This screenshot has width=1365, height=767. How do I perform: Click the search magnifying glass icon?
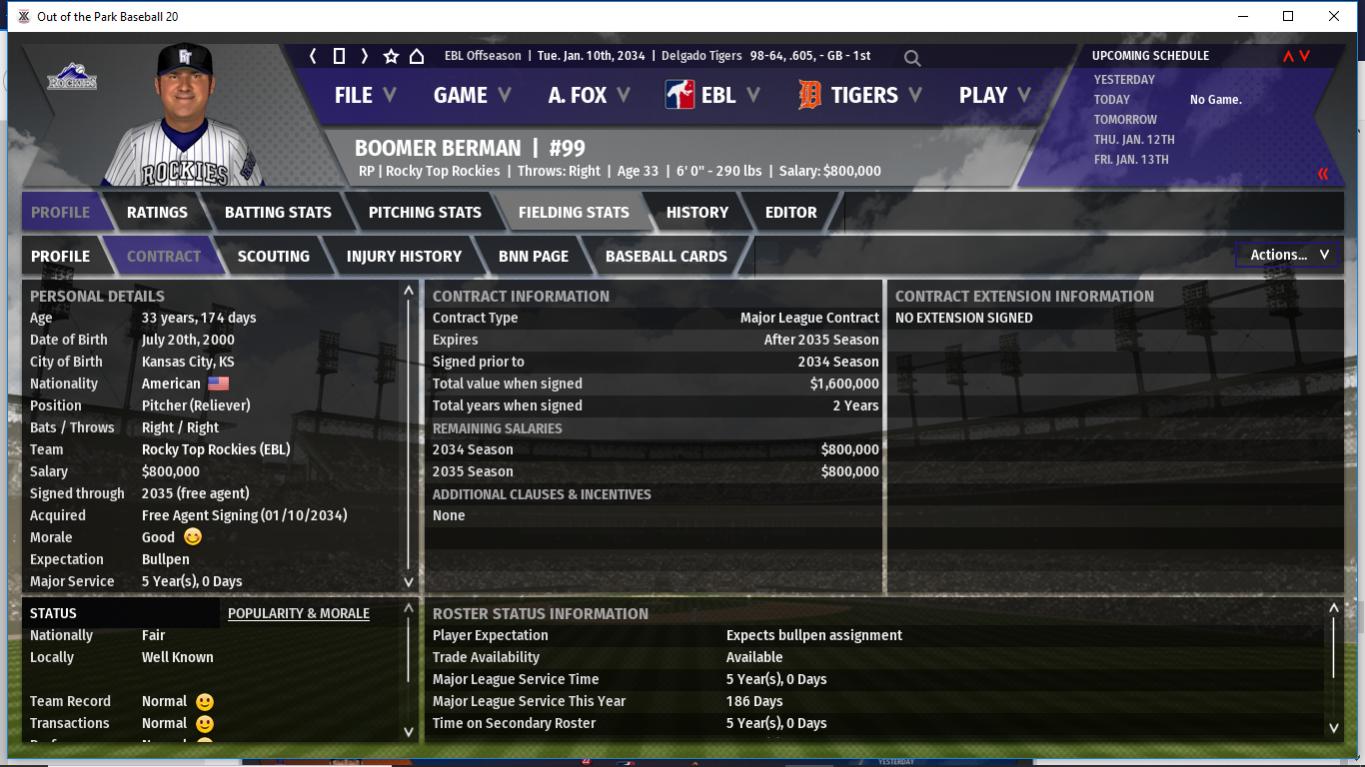[912, 58]
